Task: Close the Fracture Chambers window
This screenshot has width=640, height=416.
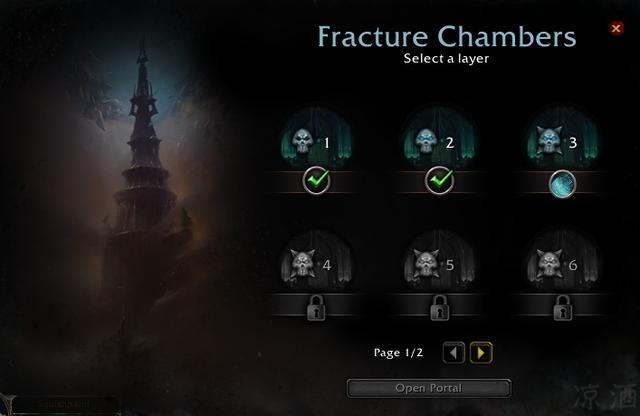Action: click(x=616, y=29)
